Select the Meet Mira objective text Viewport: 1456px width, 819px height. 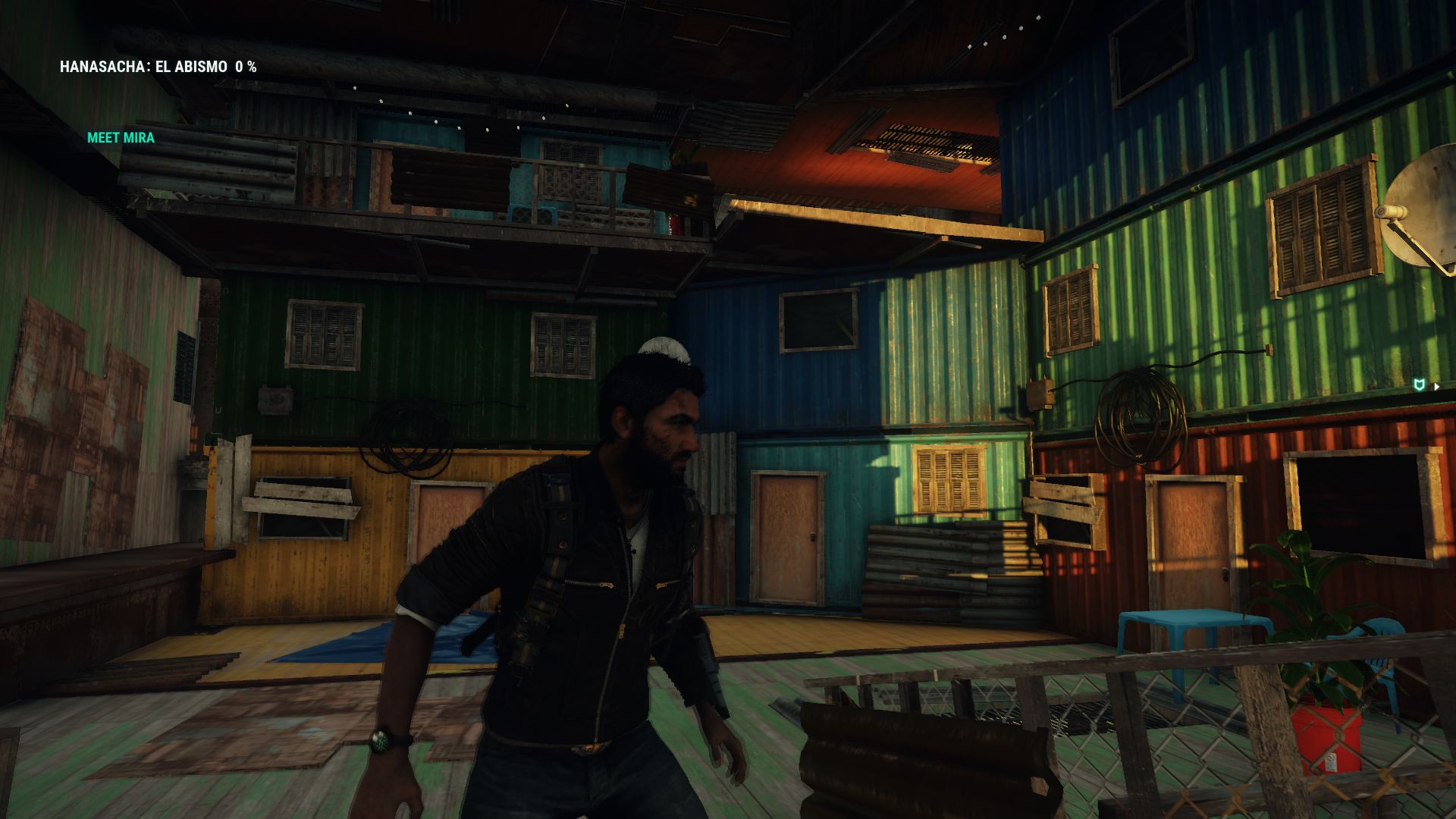tap(121, 138)
